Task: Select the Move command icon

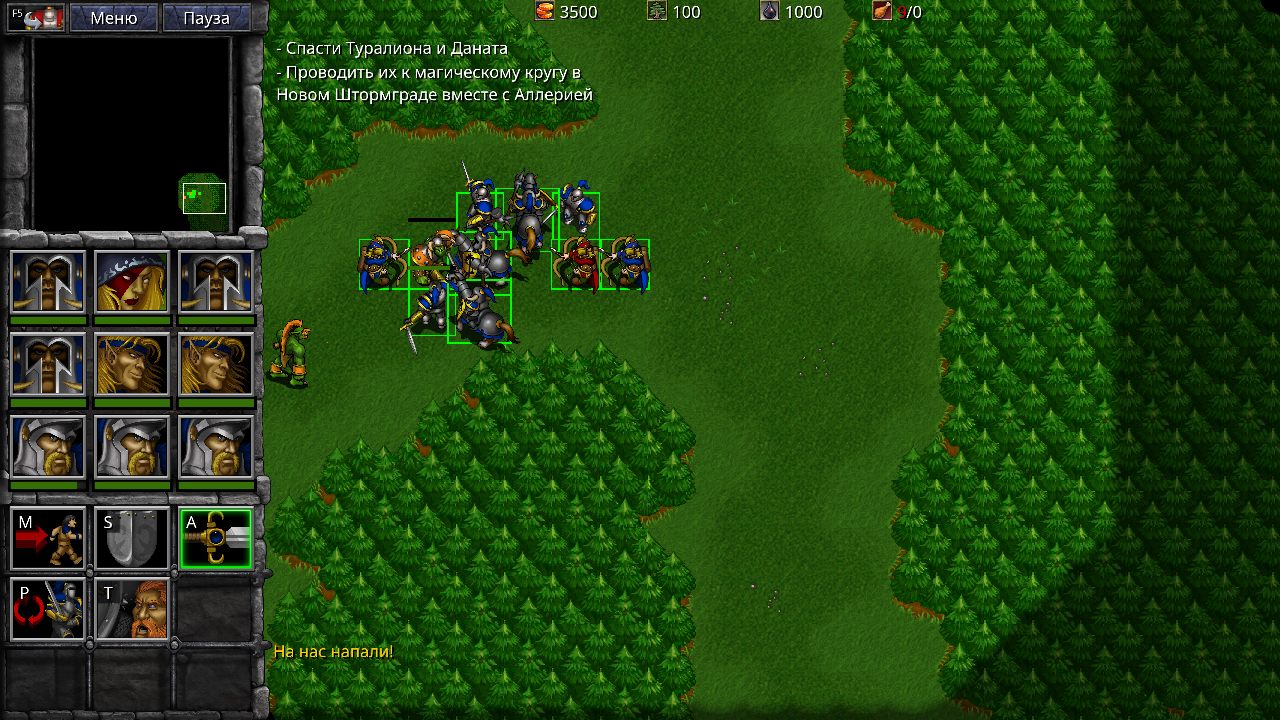Action: [x=47, y=538]
